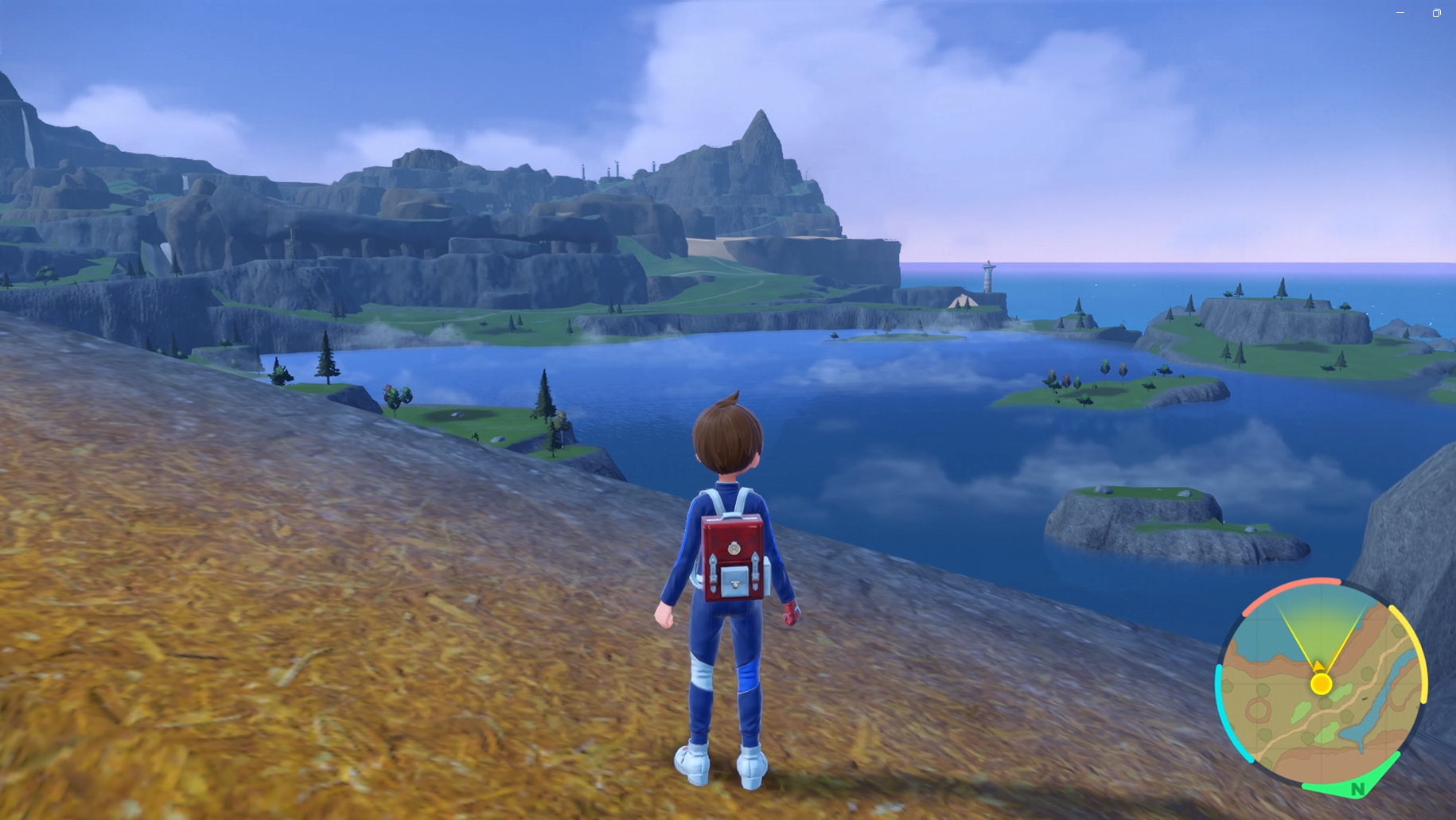Click the green N compass indicator
This screenshot has height=820, width=1456.
click(1357, 788)
